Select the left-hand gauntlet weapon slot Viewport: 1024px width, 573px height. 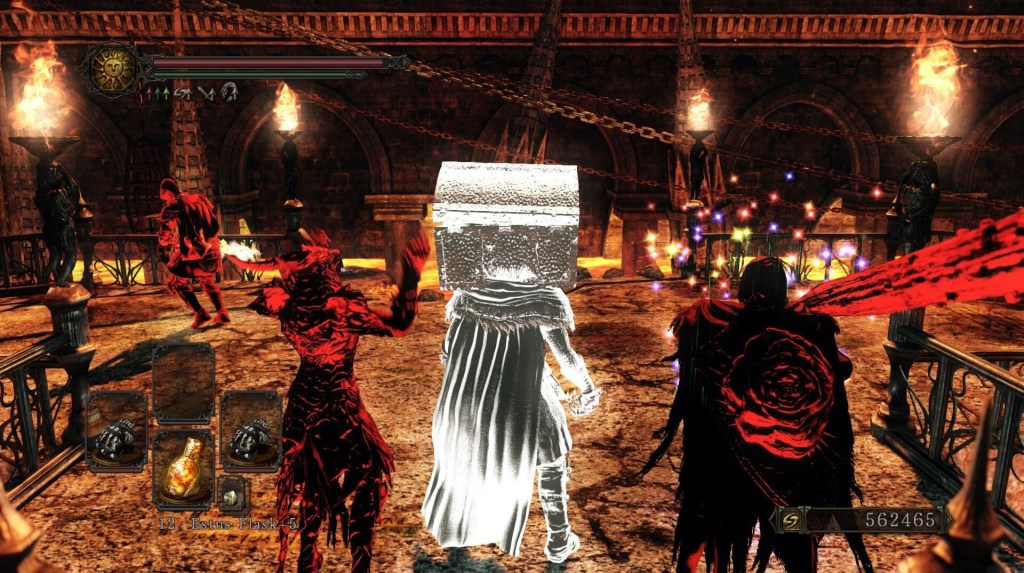116,431
